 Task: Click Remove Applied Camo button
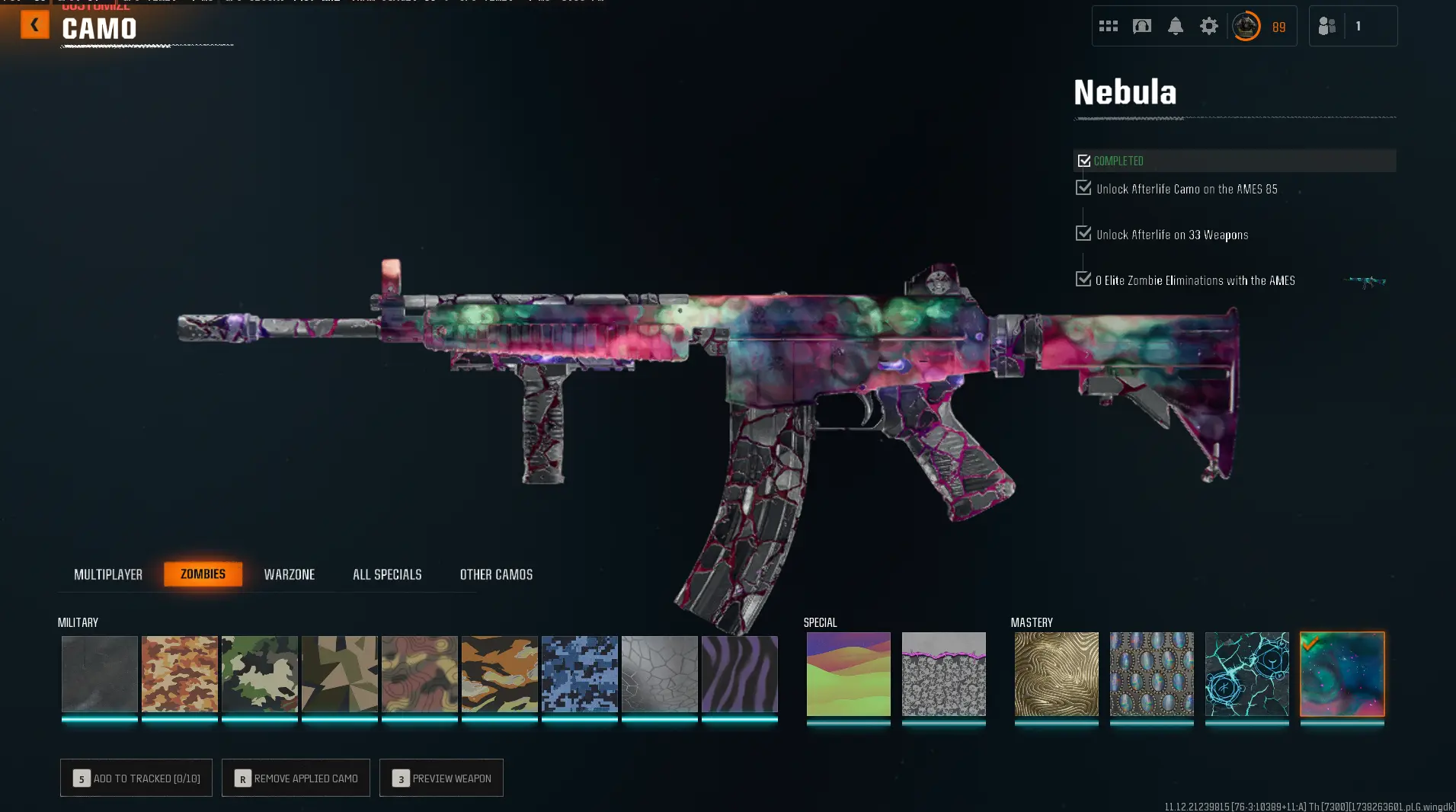[x=296, y=778]
